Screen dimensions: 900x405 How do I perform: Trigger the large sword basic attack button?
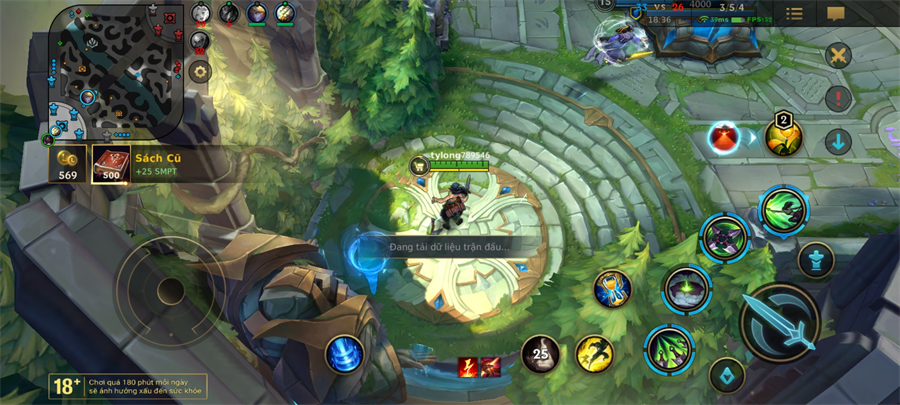point(780,321)
